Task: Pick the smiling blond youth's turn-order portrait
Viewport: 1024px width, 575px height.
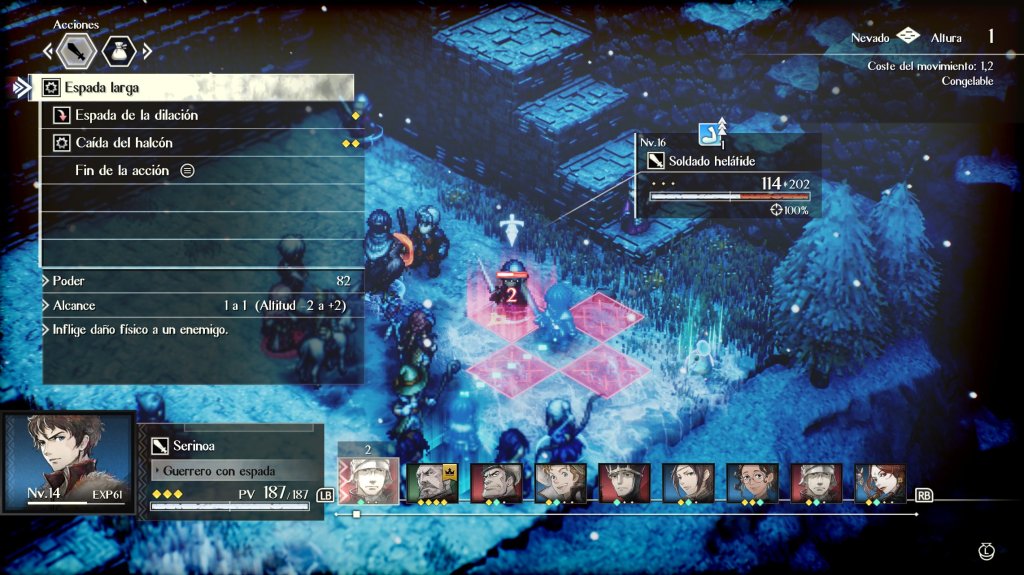Action: click(560, 483)
